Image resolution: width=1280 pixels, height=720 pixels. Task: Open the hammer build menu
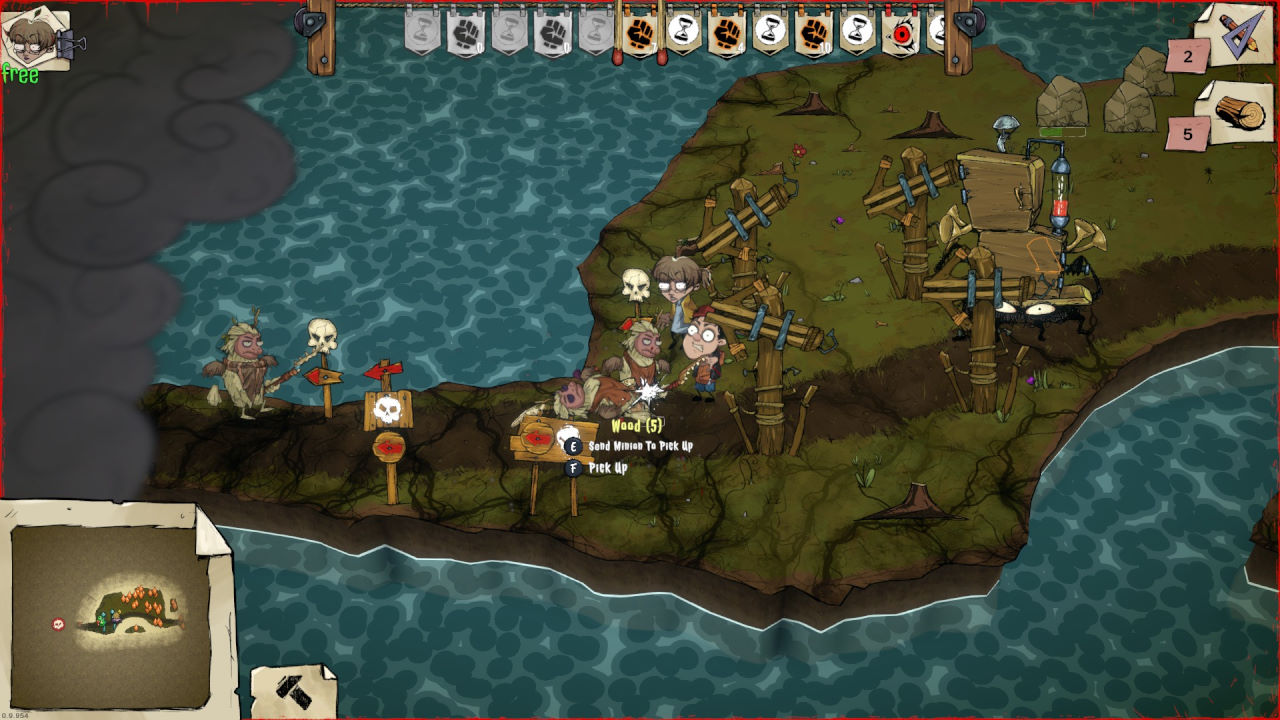[292, 690]
